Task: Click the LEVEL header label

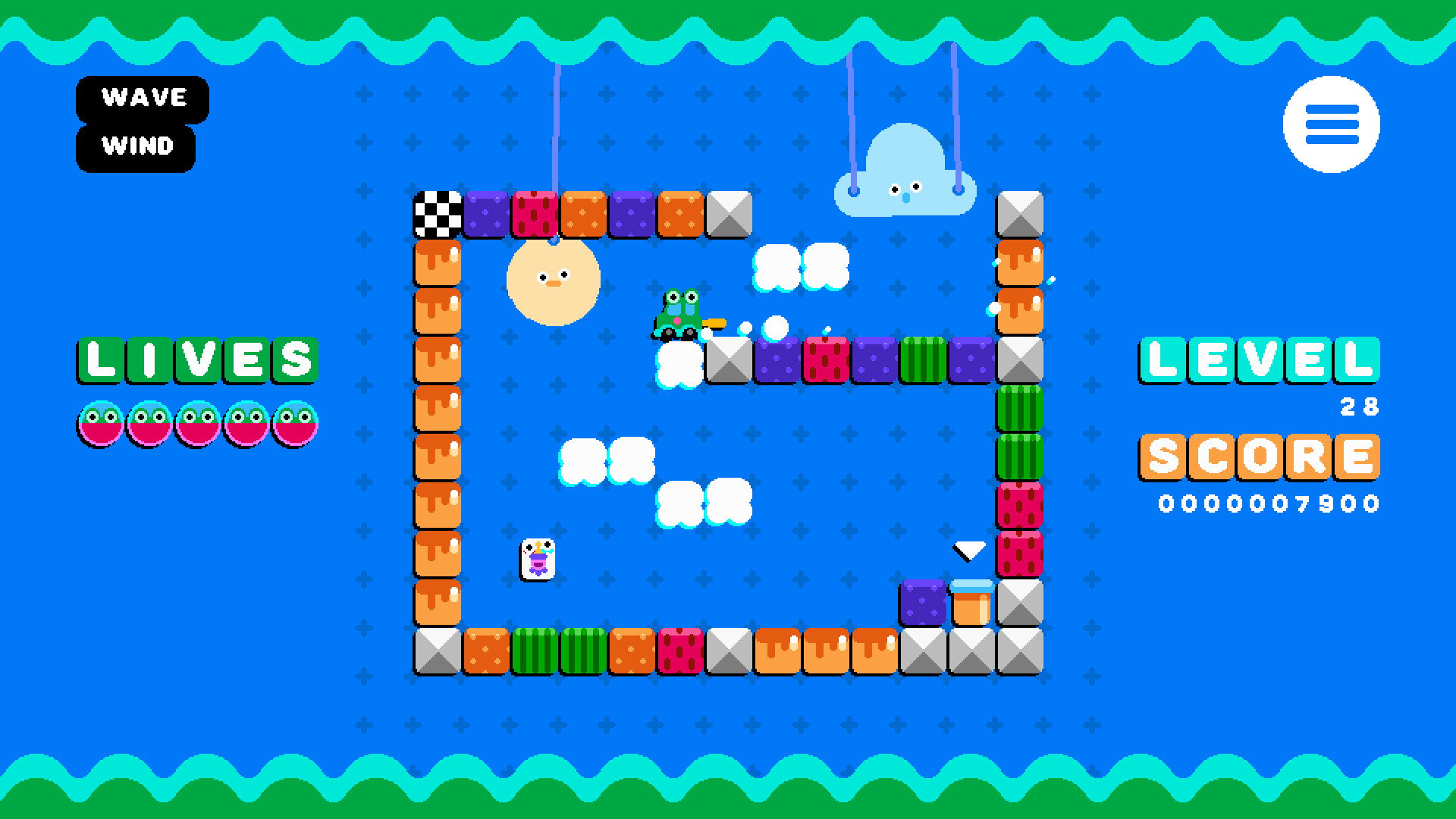Action: pos(1257,362)
